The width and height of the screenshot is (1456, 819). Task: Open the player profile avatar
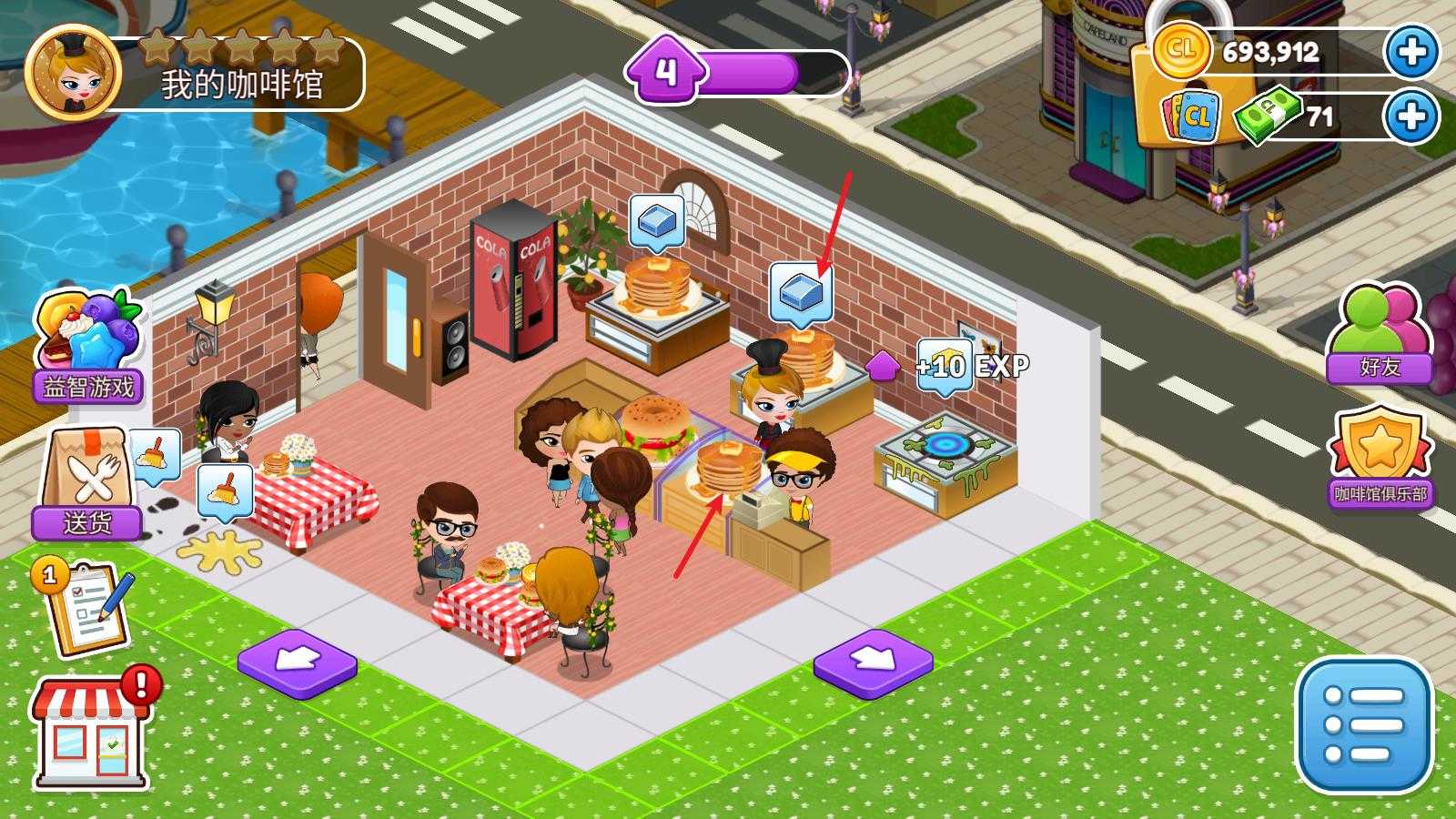(x=73, y=71)
